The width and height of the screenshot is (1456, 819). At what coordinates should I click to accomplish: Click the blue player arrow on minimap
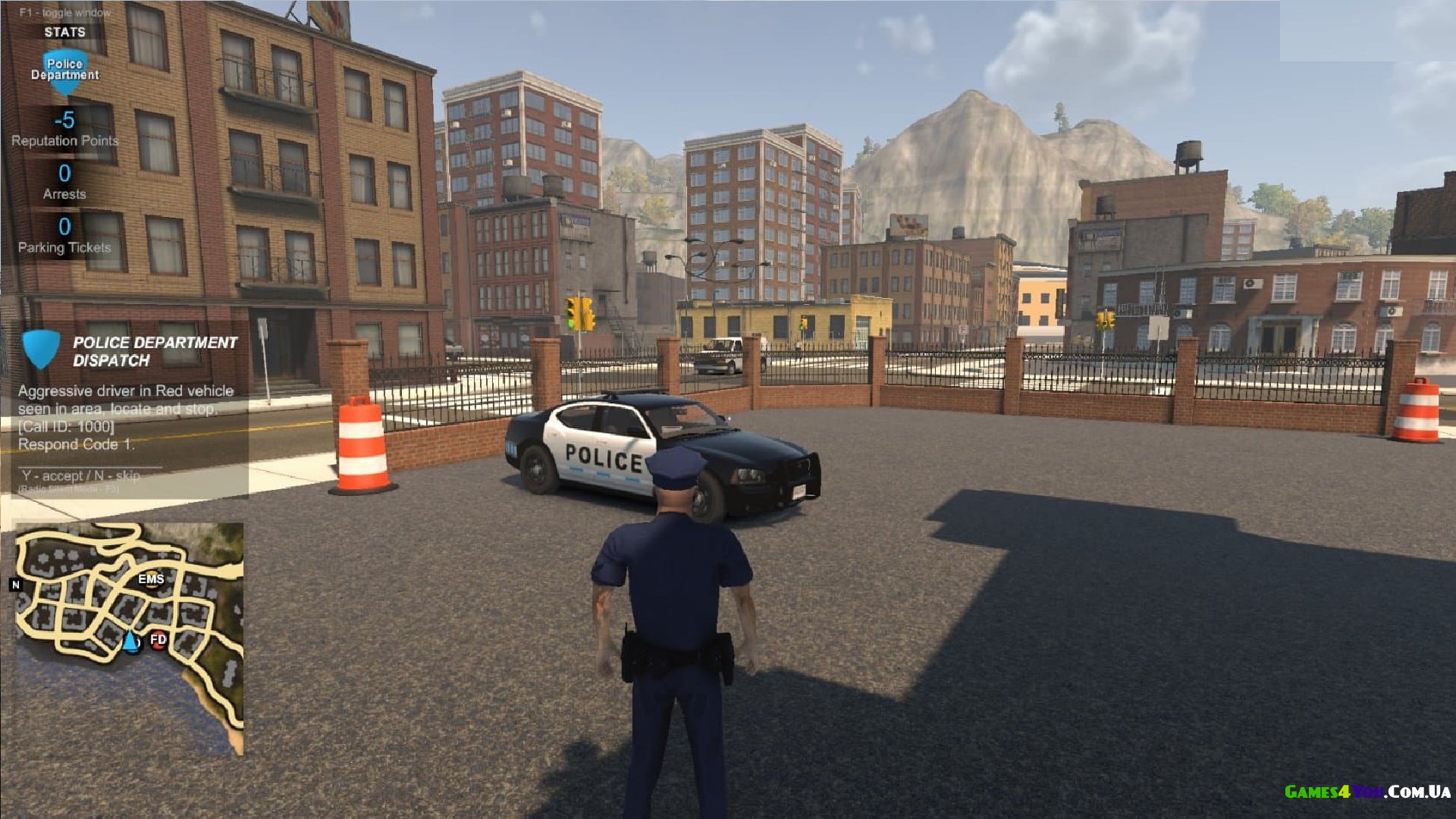pyautogui.click(x=132, y=642)
